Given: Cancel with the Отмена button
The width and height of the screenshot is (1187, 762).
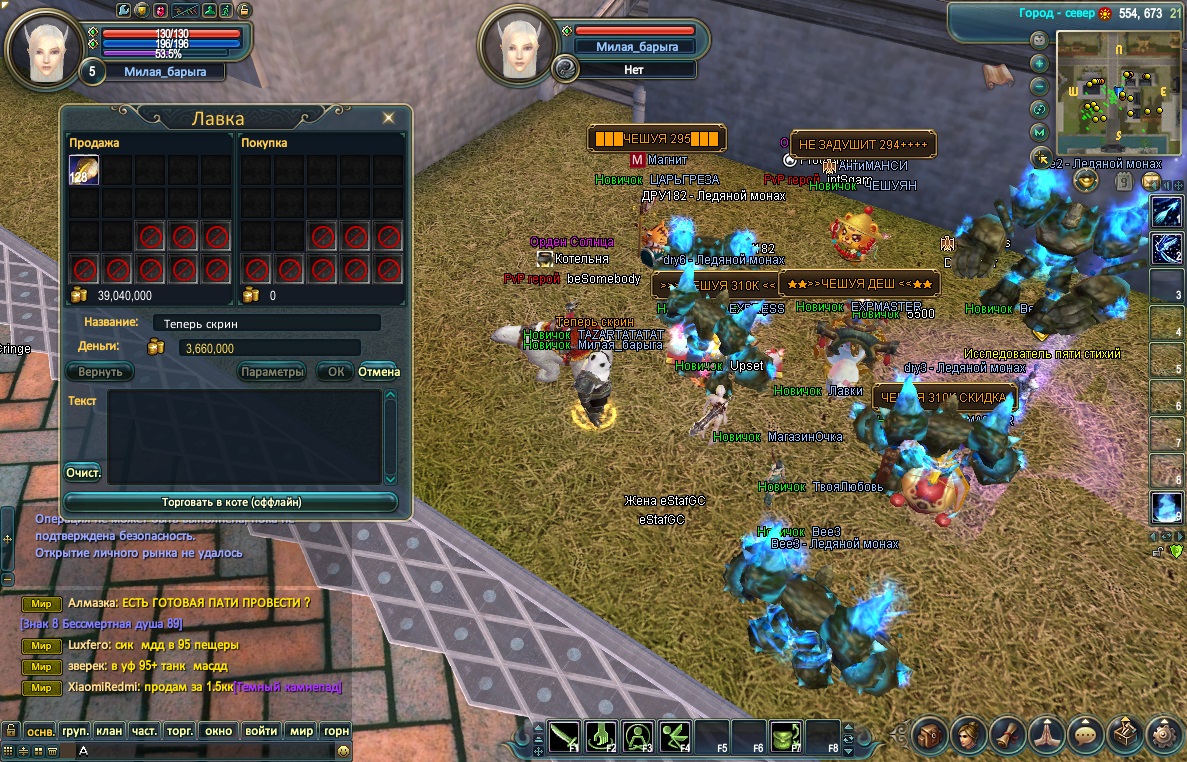Looking at the screenshot, I should pyautogui.click(x=379, y=372).
